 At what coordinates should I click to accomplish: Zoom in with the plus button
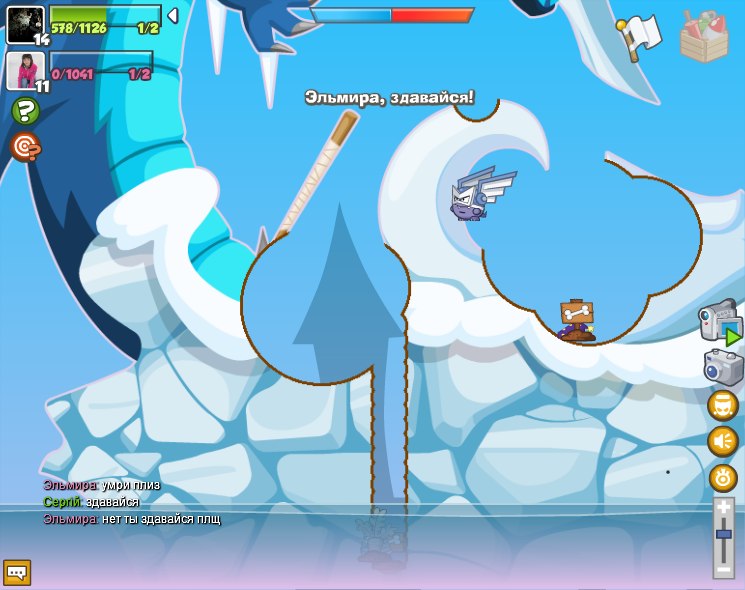tap(724, 508)
